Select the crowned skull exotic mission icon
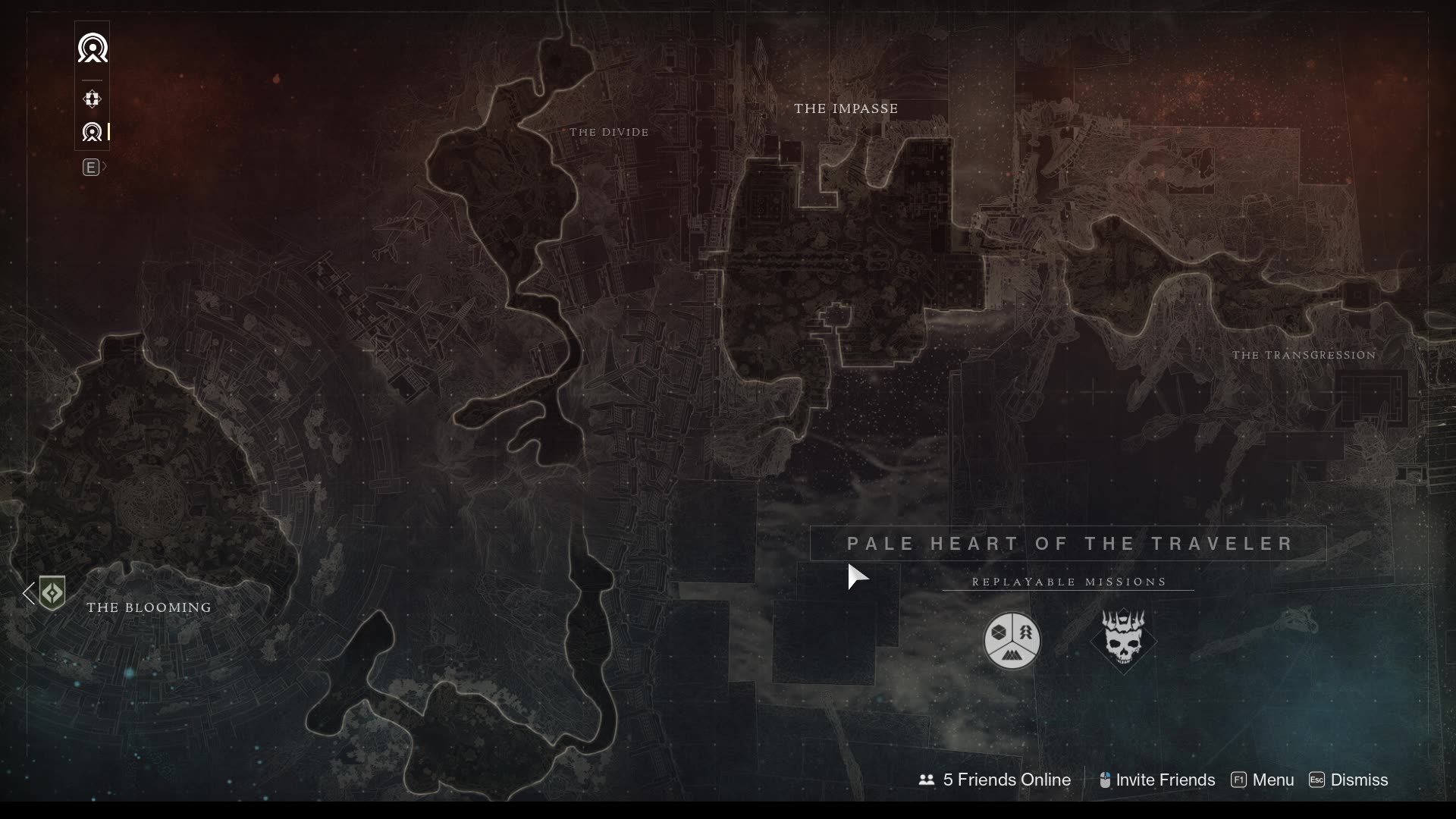The width and height of the screenshot is (1456, 819). [1123, 641]
